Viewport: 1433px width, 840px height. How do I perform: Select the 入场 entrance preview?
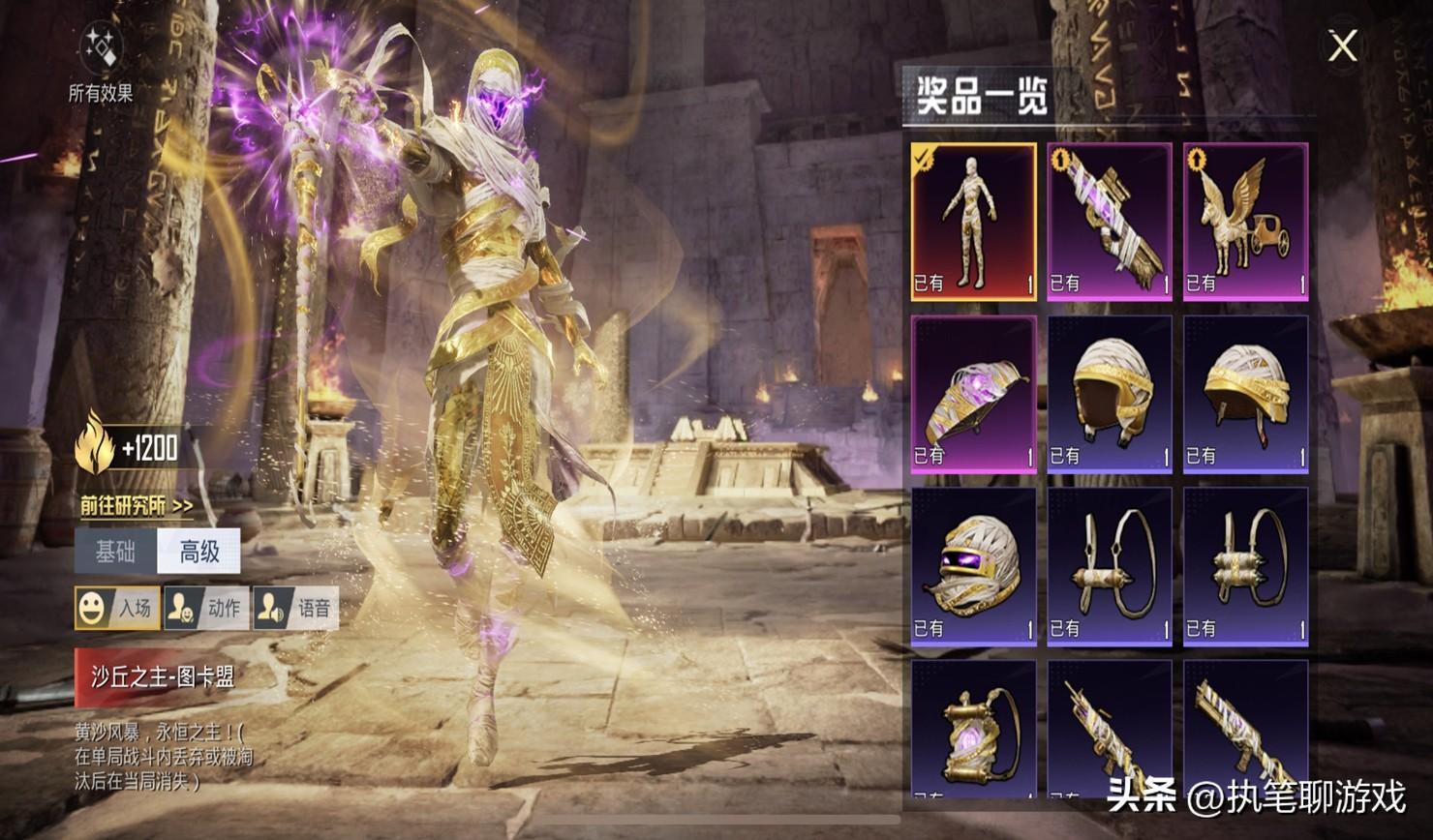point(117,608)
